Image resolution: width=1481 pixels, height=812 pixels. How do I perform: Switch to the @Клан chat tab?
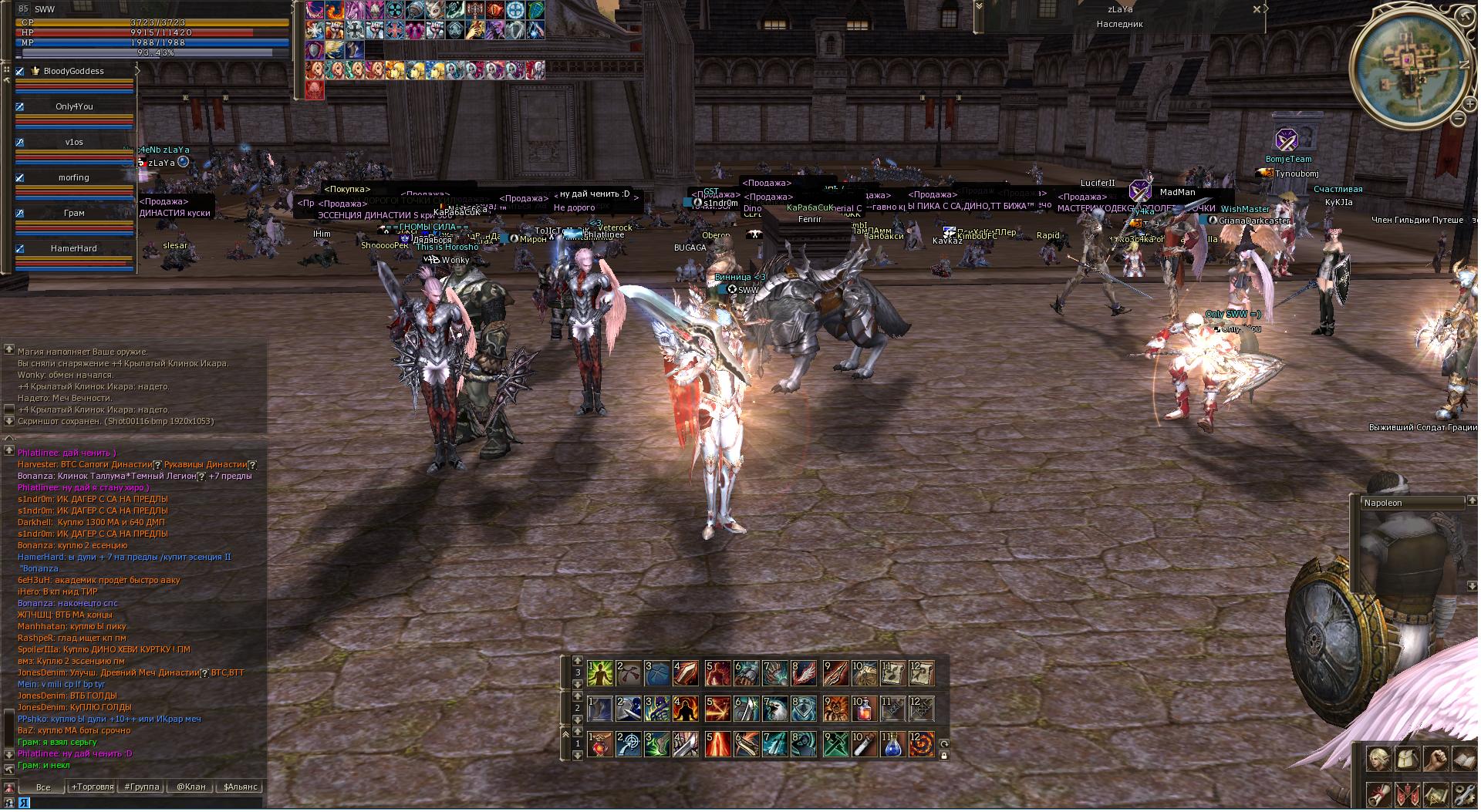click(191, 787)
